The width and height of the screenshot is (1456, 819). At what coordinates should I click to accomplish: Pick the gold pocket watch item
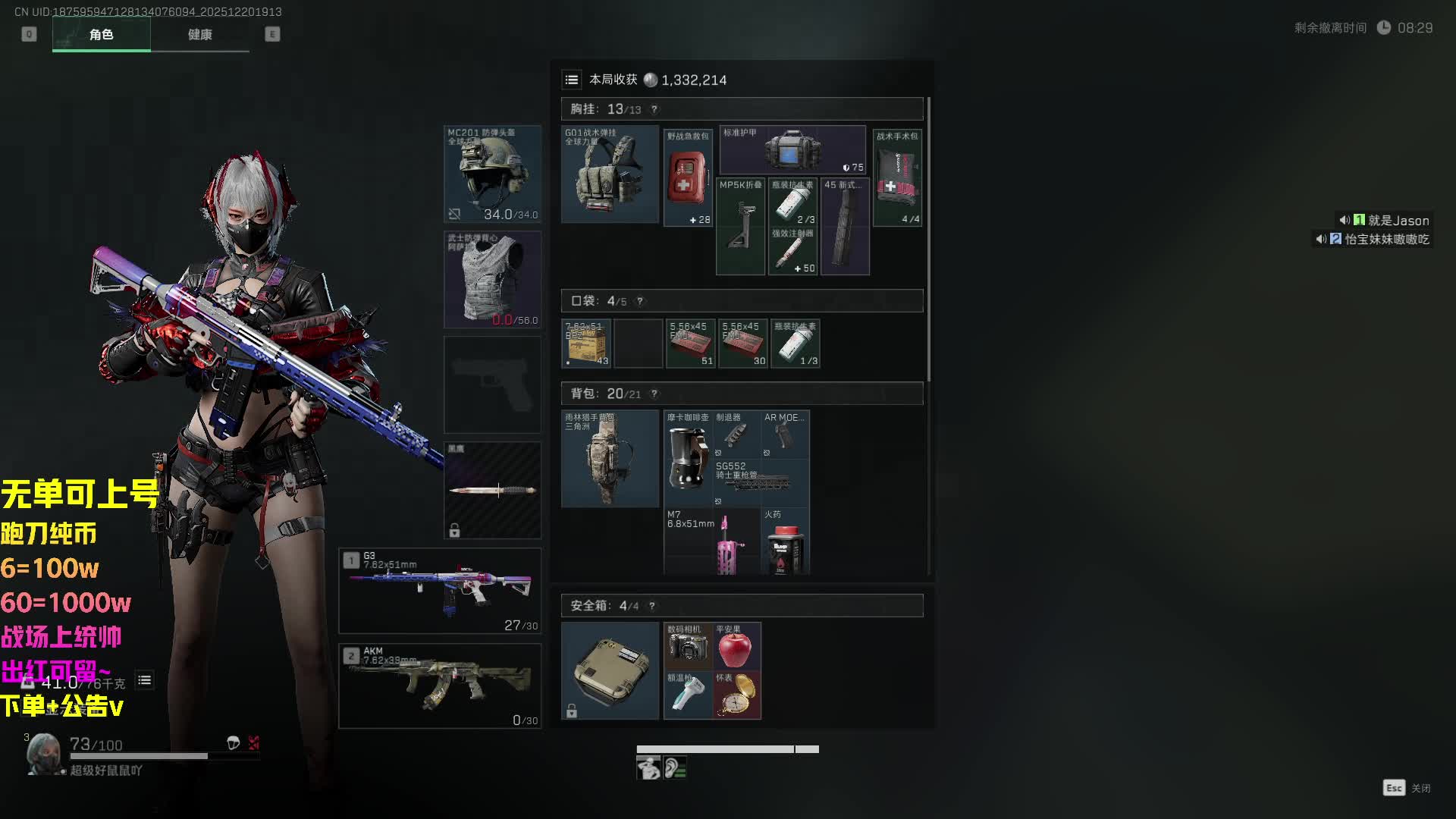click(736, 695)
